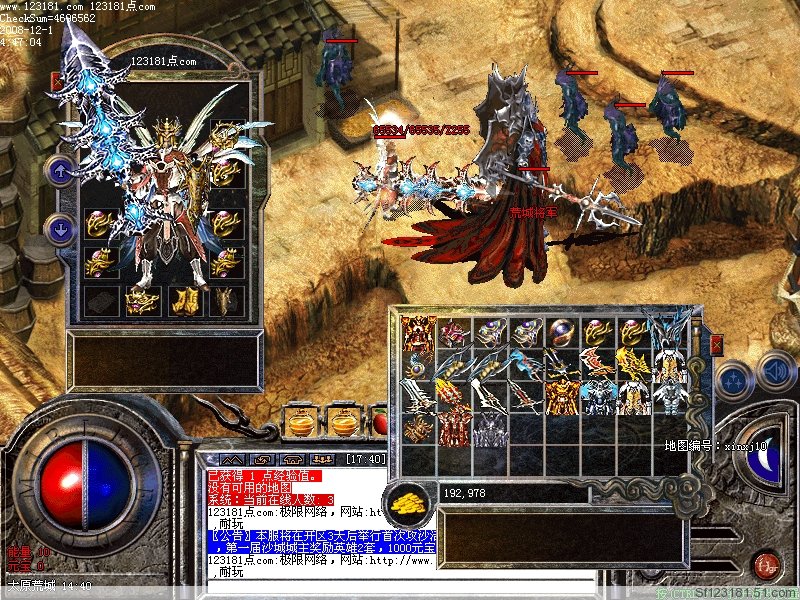800x600 pixels.
Task: Close the inventory bag window
Action: (x=716, y=345)
